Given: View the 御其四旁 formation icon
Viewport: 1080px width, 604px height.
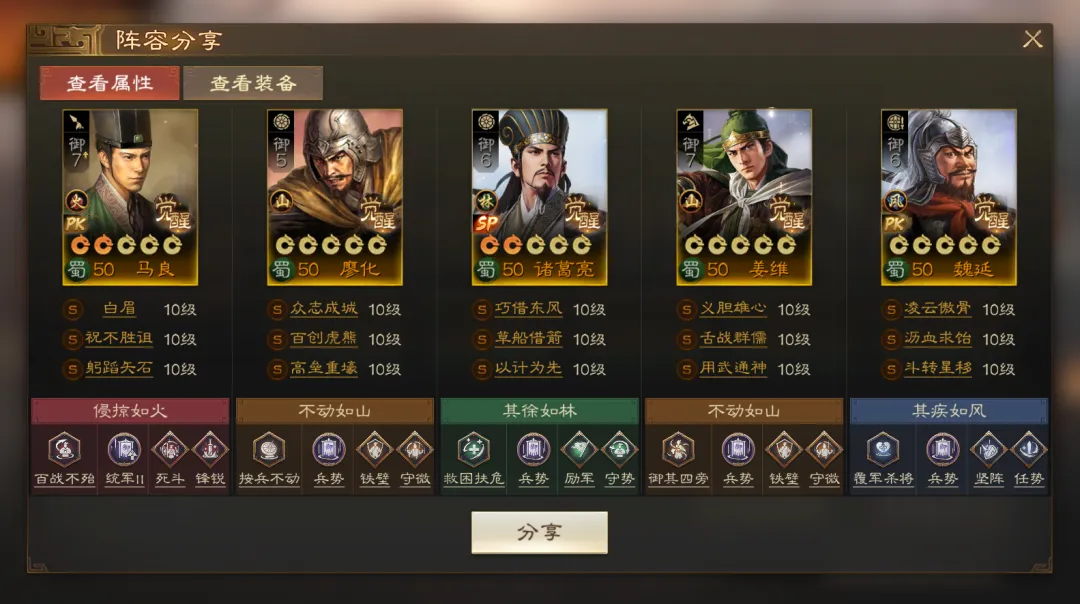Looking at the screenshot, I should [678, 450].
